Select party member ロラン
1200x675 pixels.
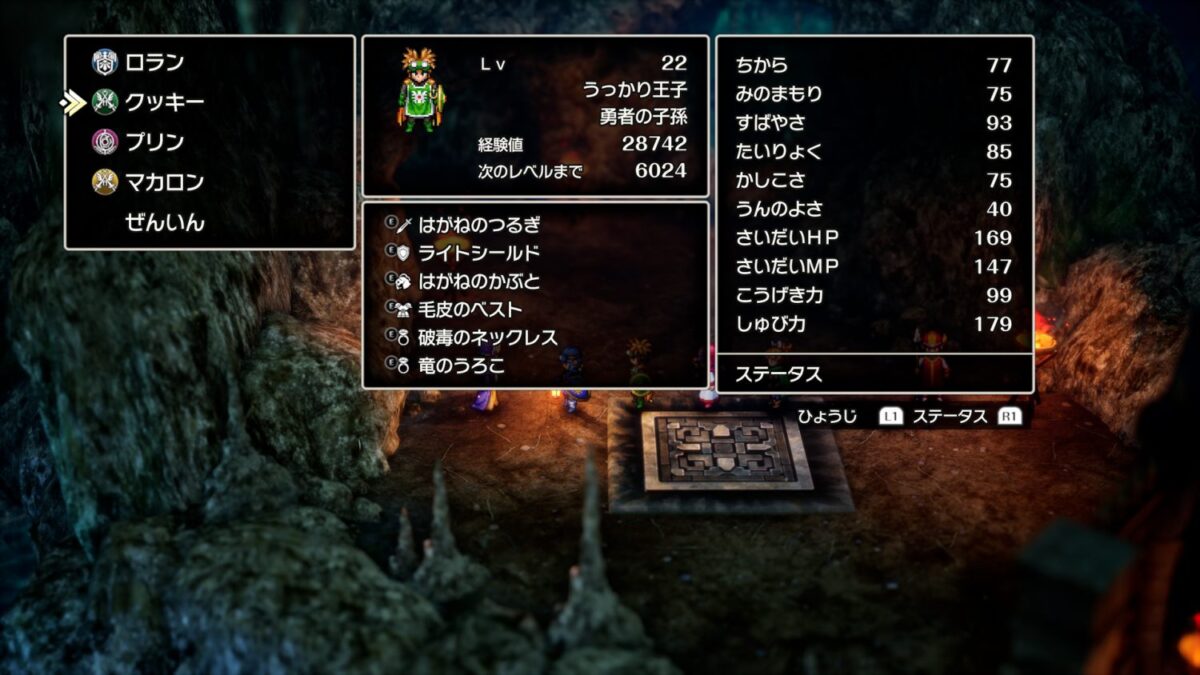pyautogui.click(x=154, y=63)
